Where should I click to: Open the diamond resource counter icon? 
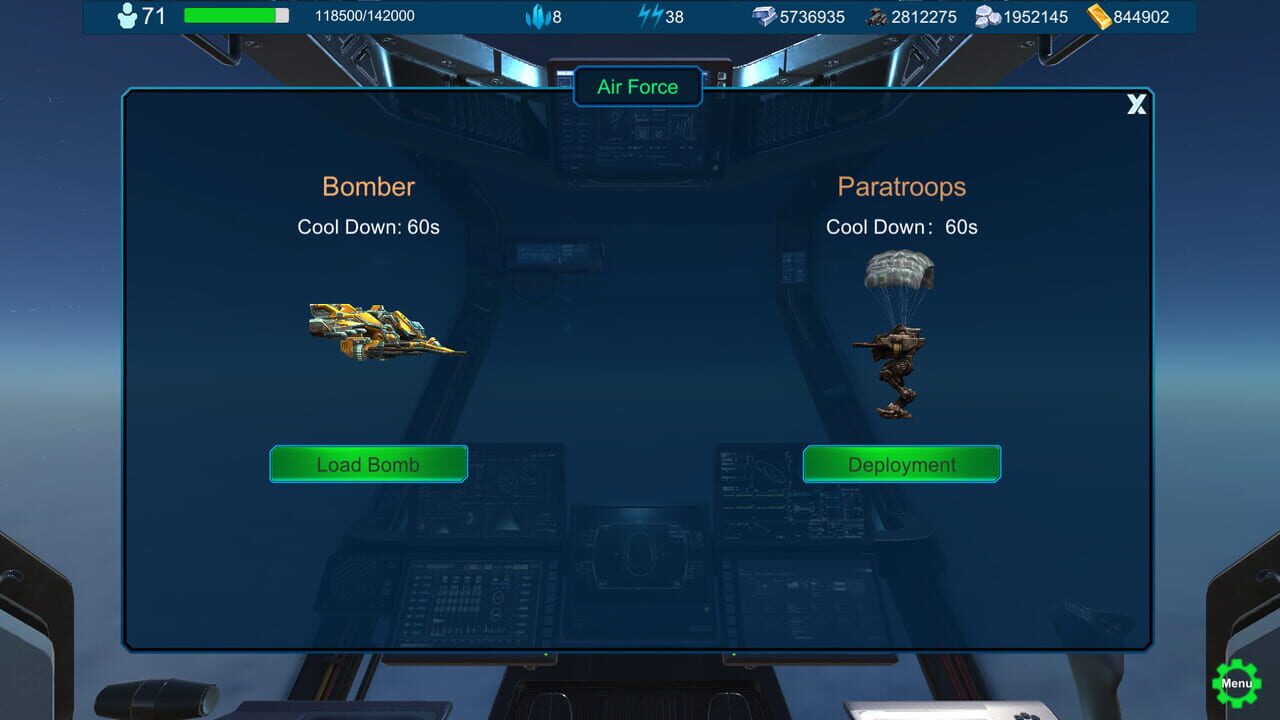pos(765,16)
